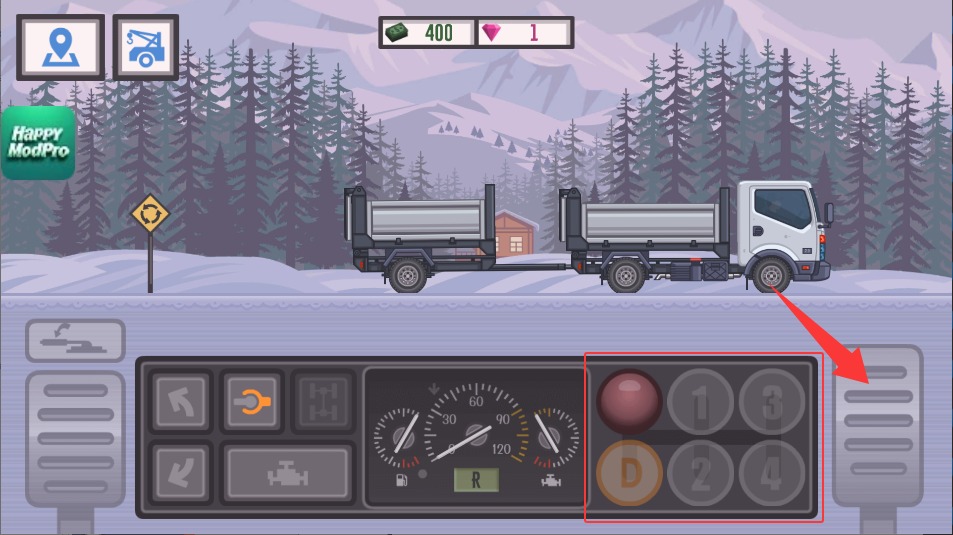Viewport: 953px width, 535px height.
Task: Shift into gear 3
Action: pos(771,402)
